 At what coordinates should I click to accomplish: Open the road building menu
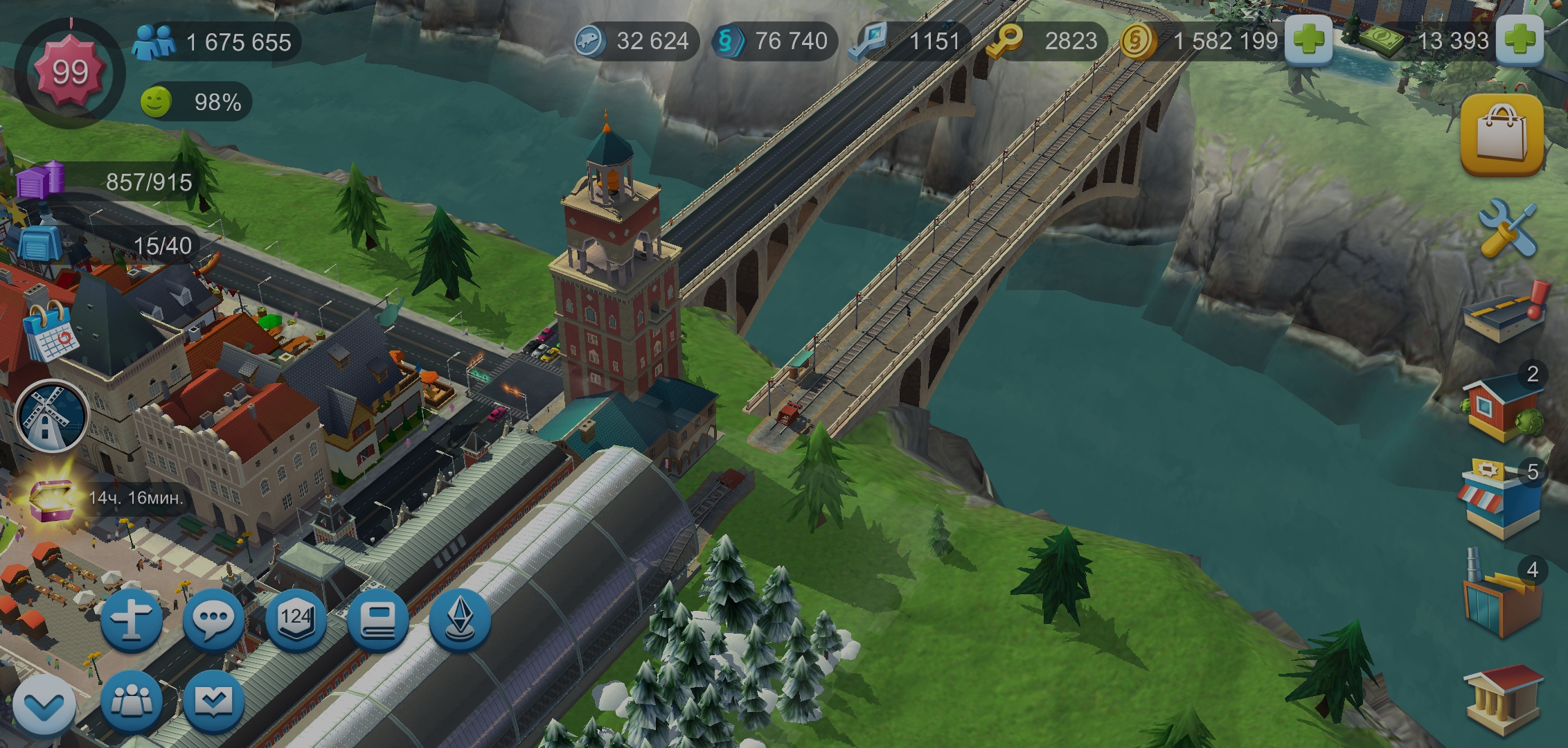pyautogui.click(x=1503, y=315)
